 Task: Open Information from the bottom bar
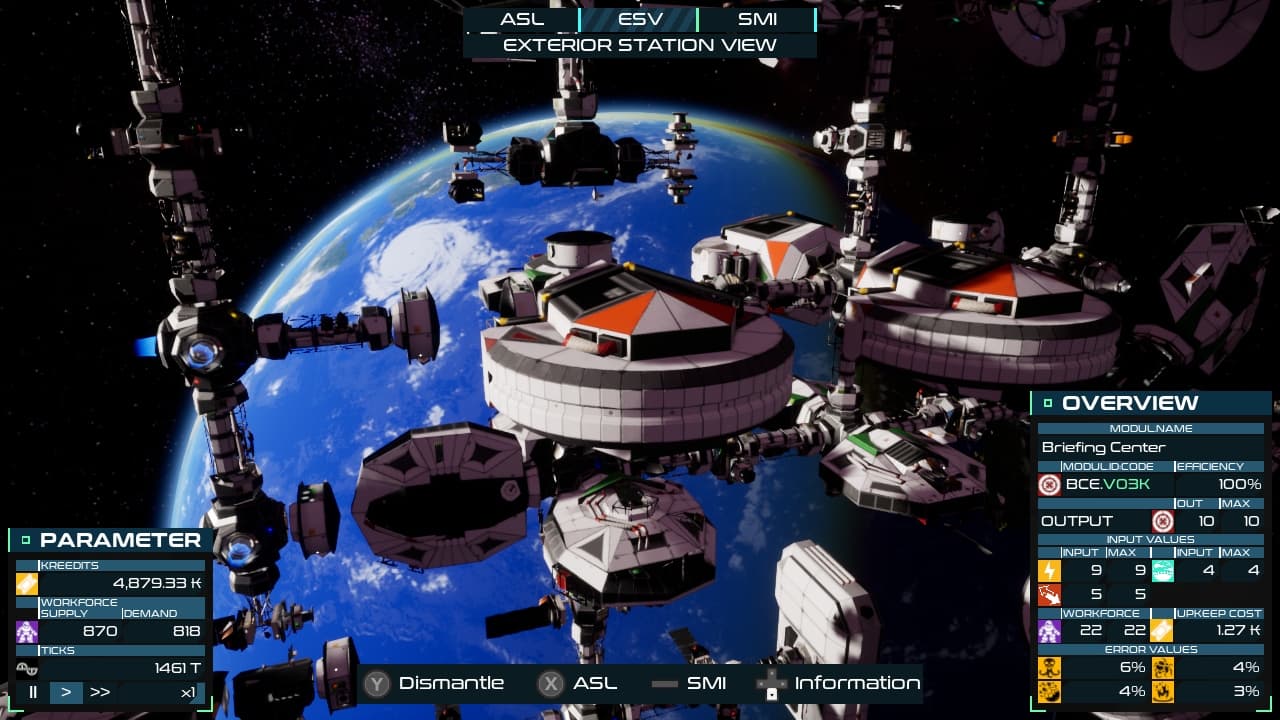(857, 683)
